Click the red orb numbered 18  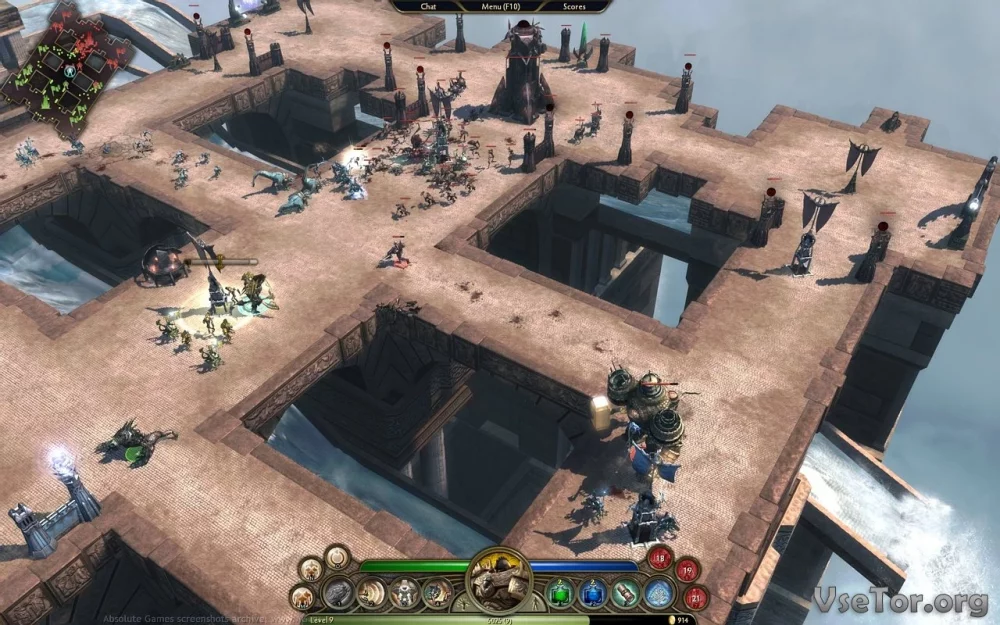coord(661,558)
